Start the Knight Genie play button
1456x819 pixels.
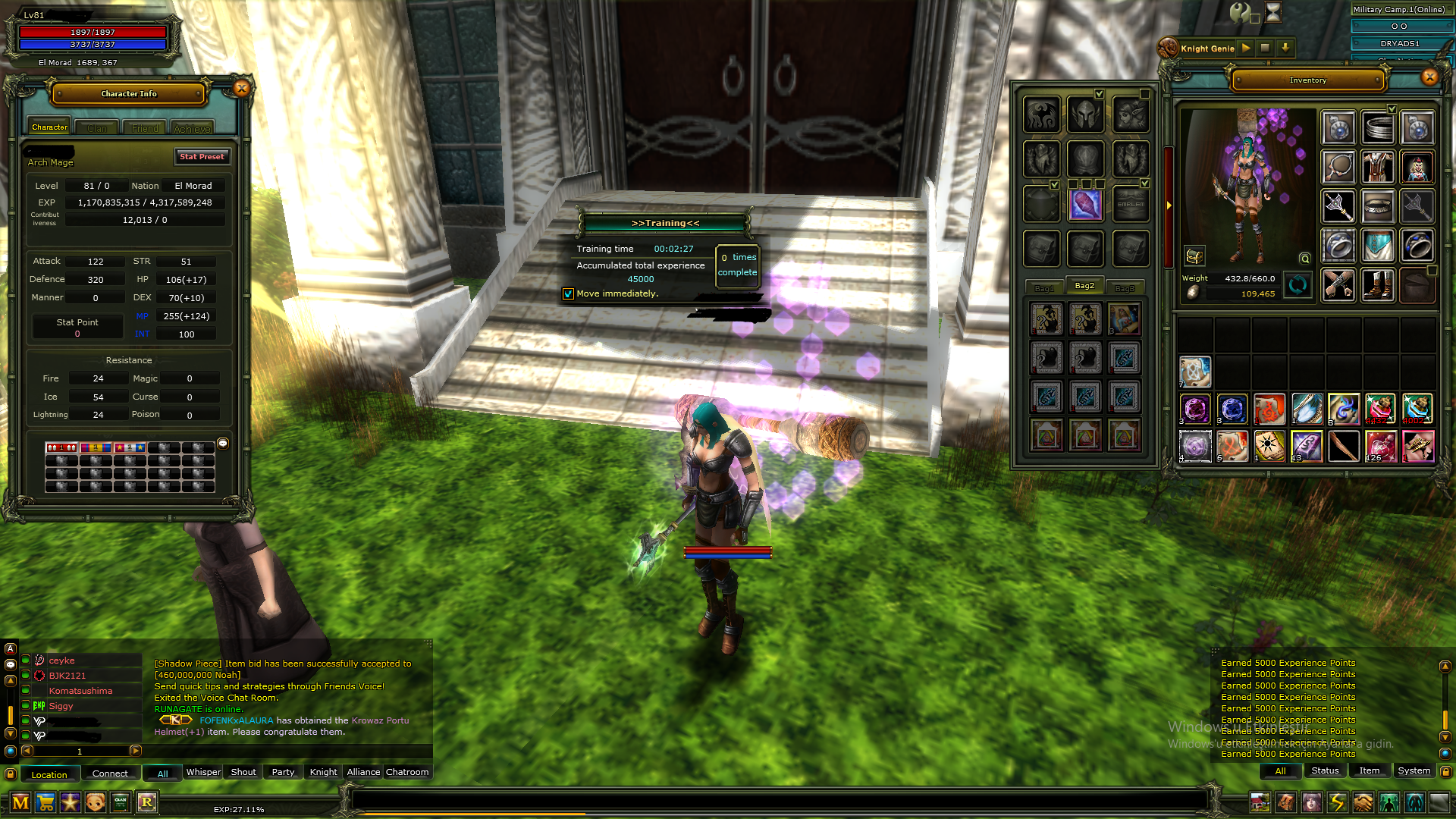click(1246, 48)
